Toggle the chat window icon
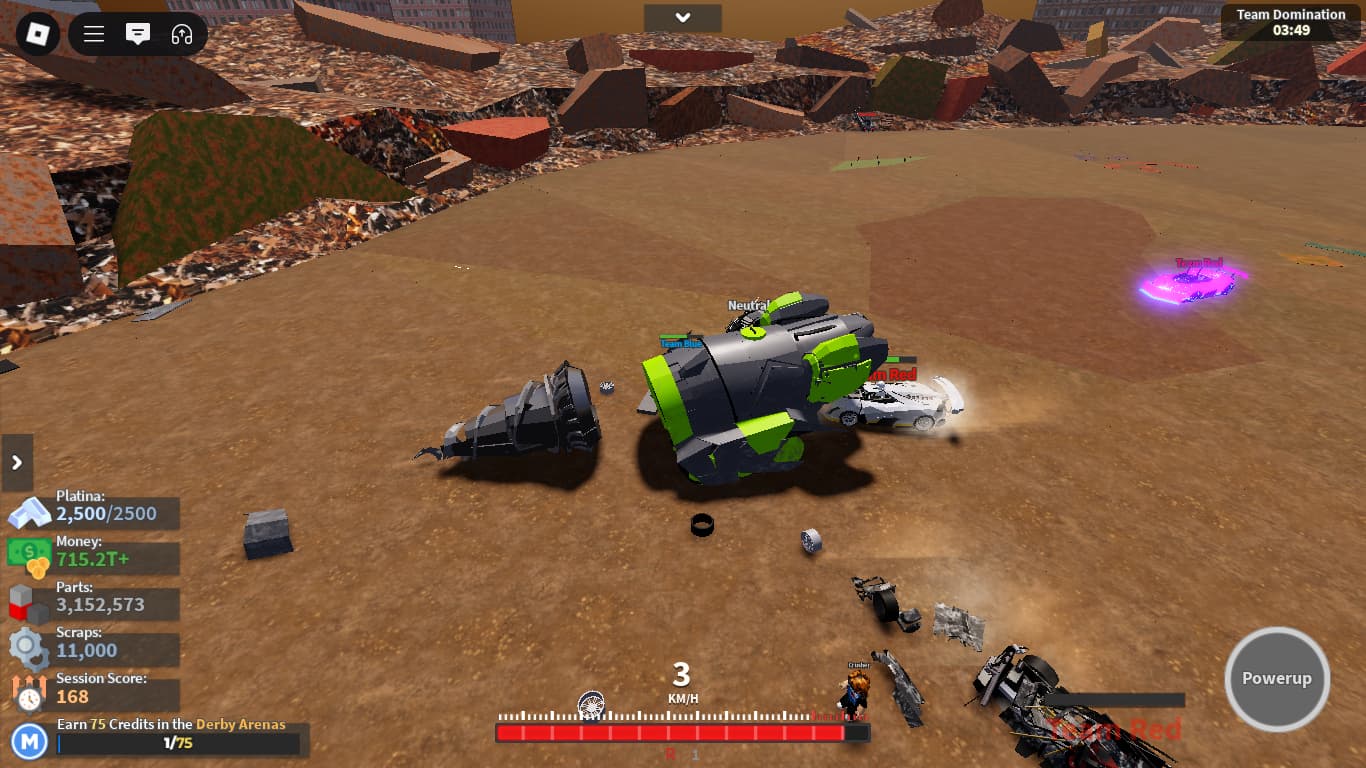1366x768 pixels. [138, 34]
